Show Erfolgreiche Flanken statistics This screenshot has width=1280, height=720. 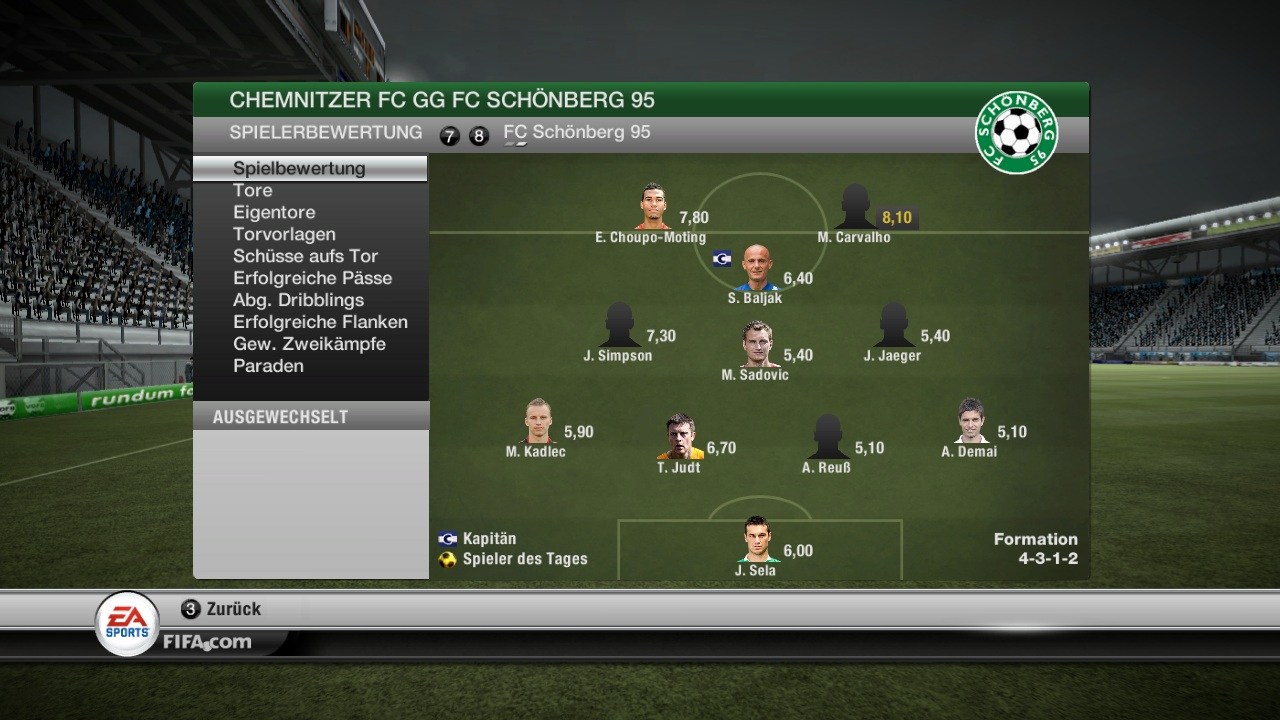pyautogui.click(x=320, y=322)
